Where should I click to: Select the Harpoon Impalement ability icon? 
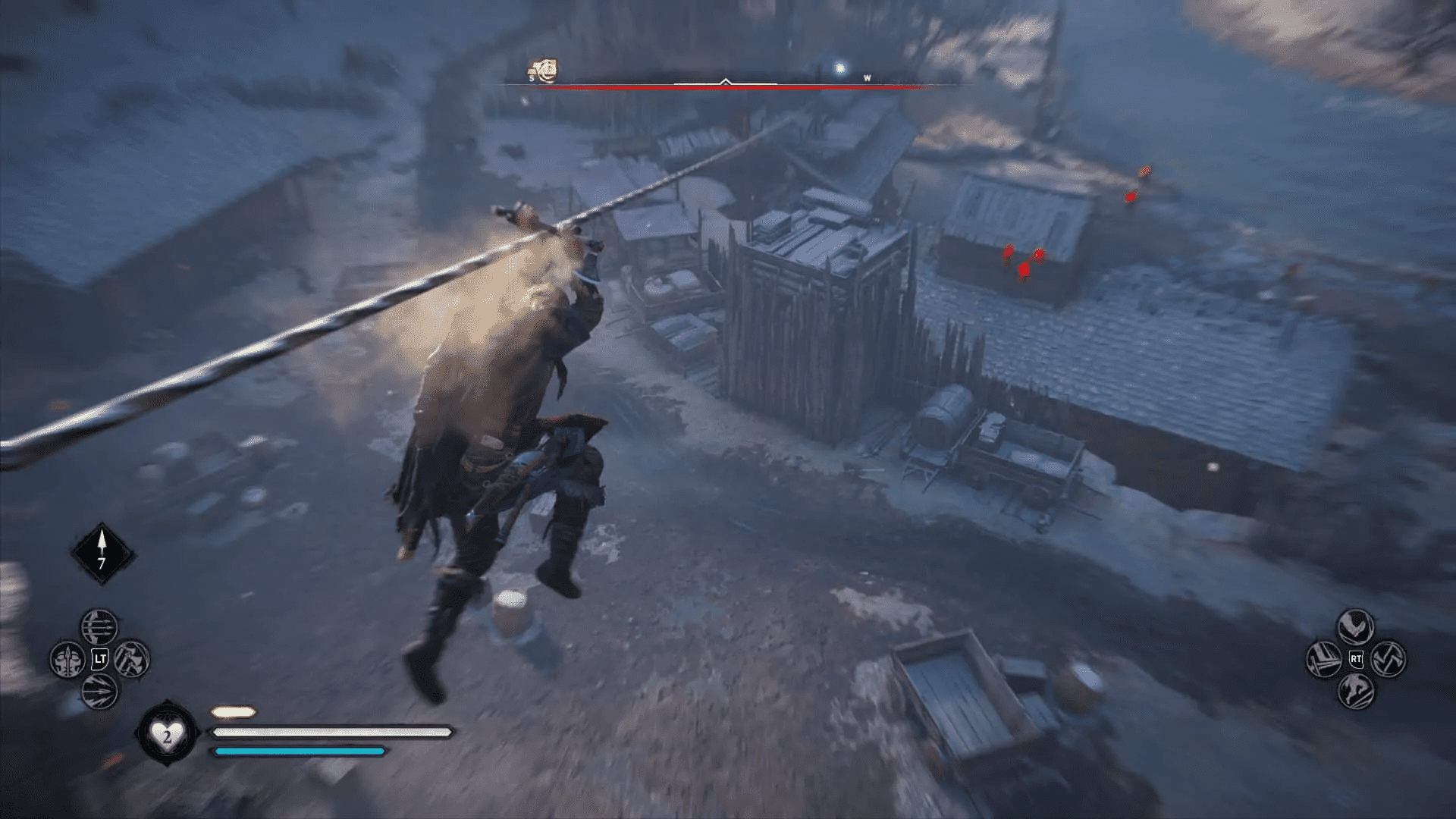point(67,657)
